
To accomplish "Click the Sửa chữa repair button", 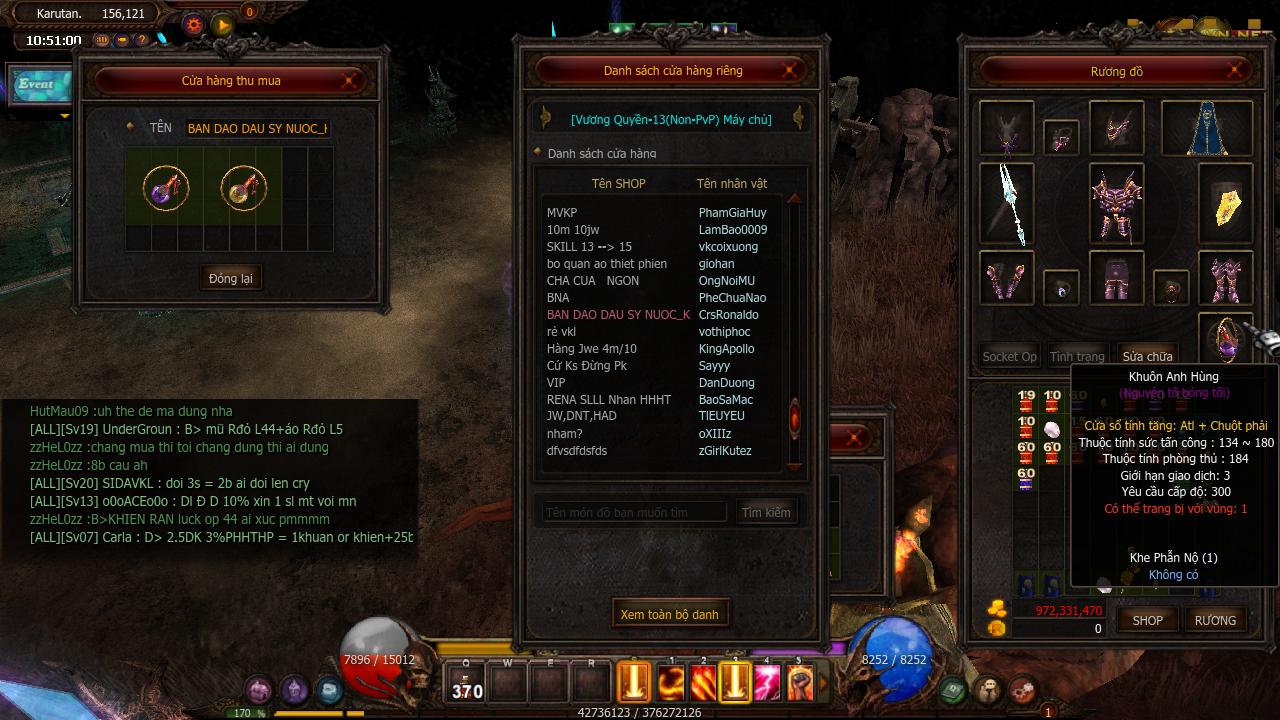I will click(1146, 357).
